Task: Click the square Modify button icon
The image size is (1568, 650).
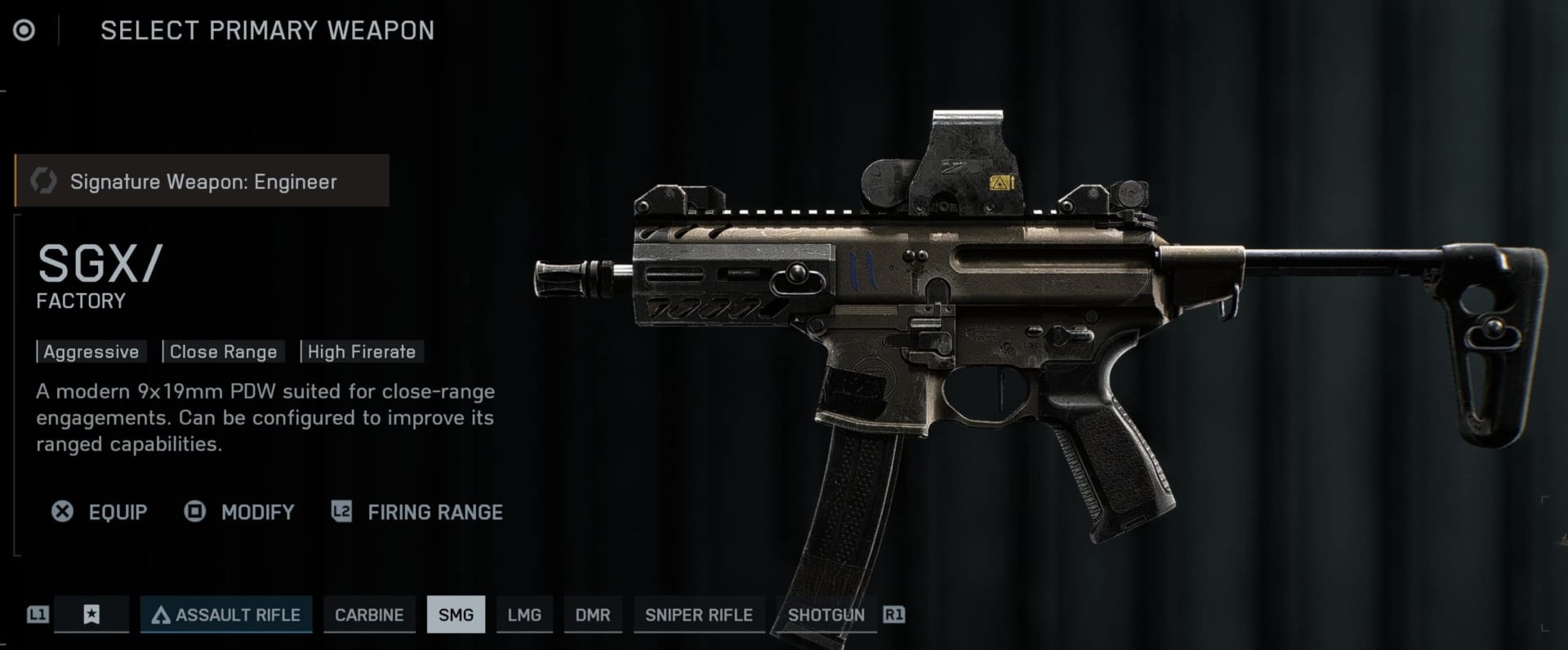Action: (194, 512)
